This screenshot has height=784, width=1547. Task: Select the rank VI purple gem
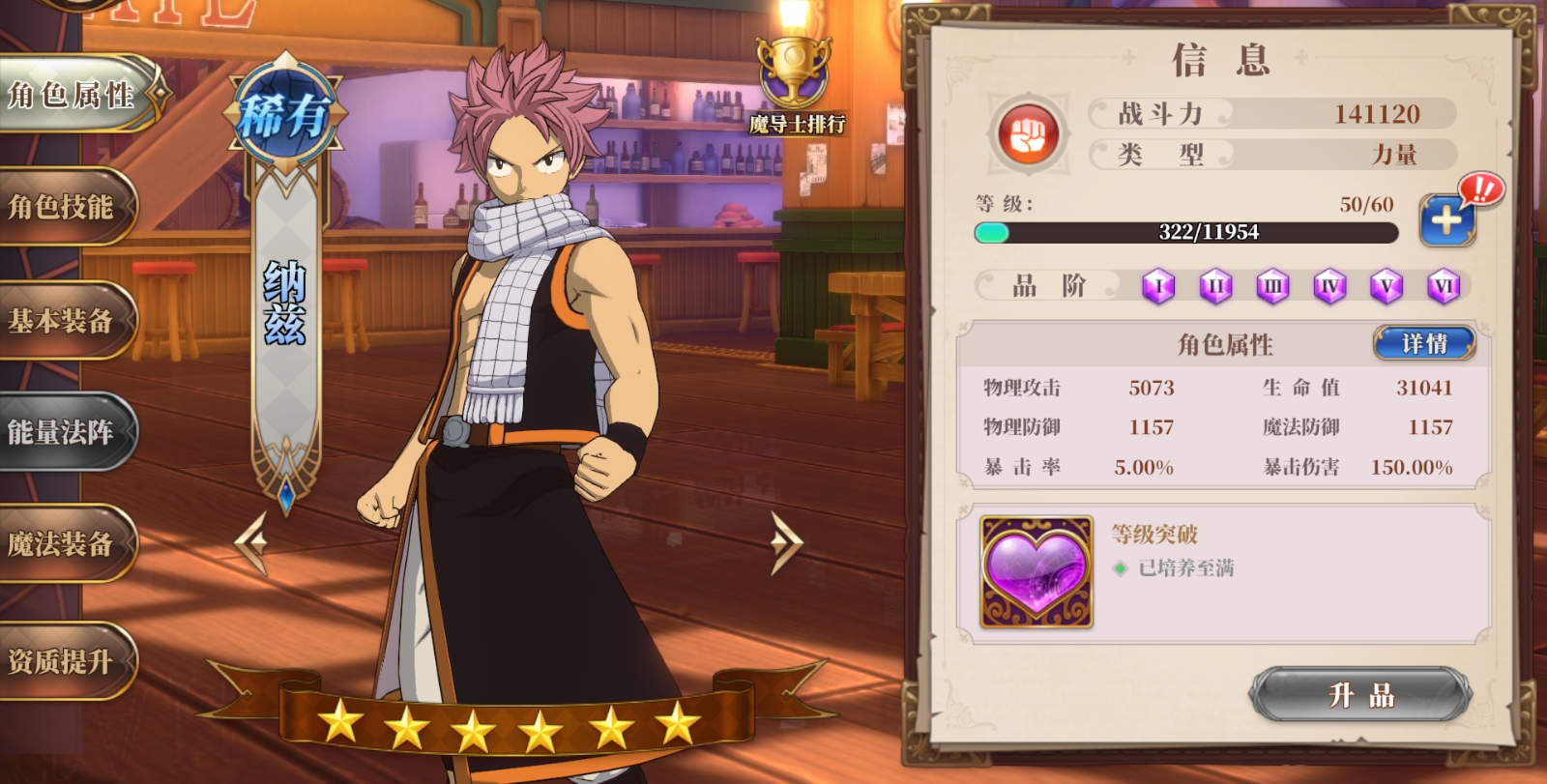1443,286
